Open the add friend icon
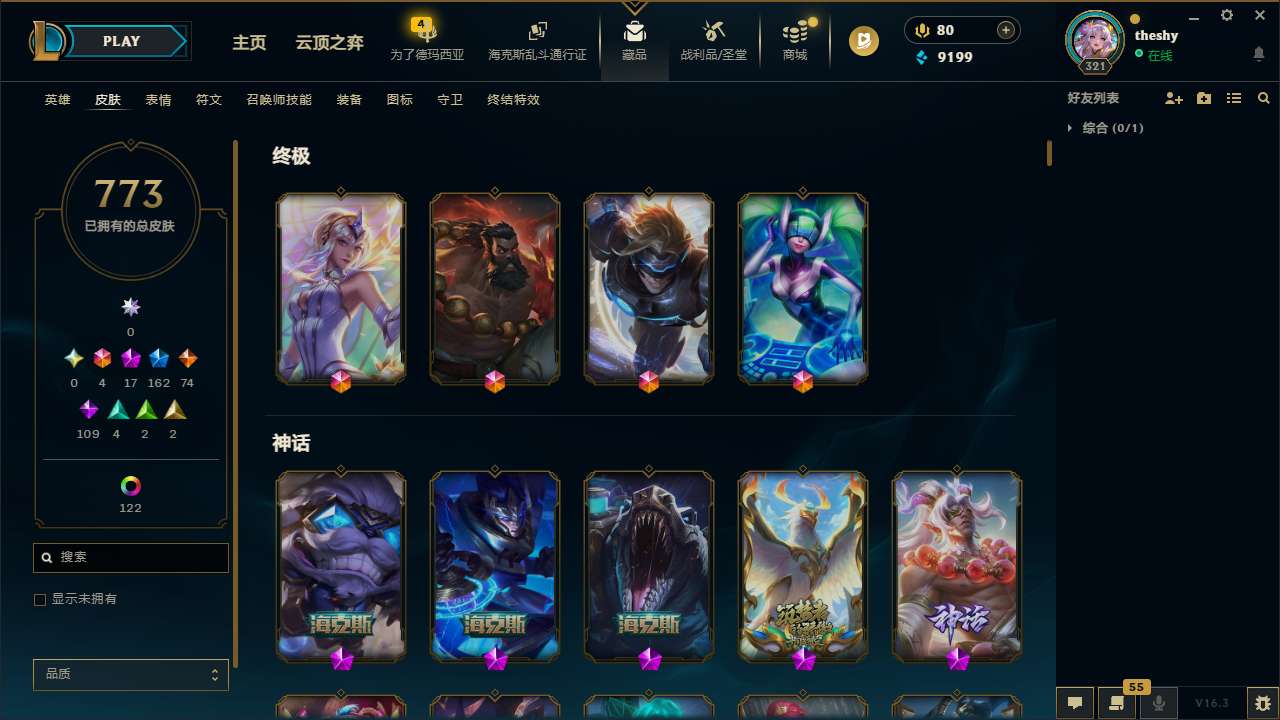Viewport: 1280px width, 720px height. [1174, 98]
